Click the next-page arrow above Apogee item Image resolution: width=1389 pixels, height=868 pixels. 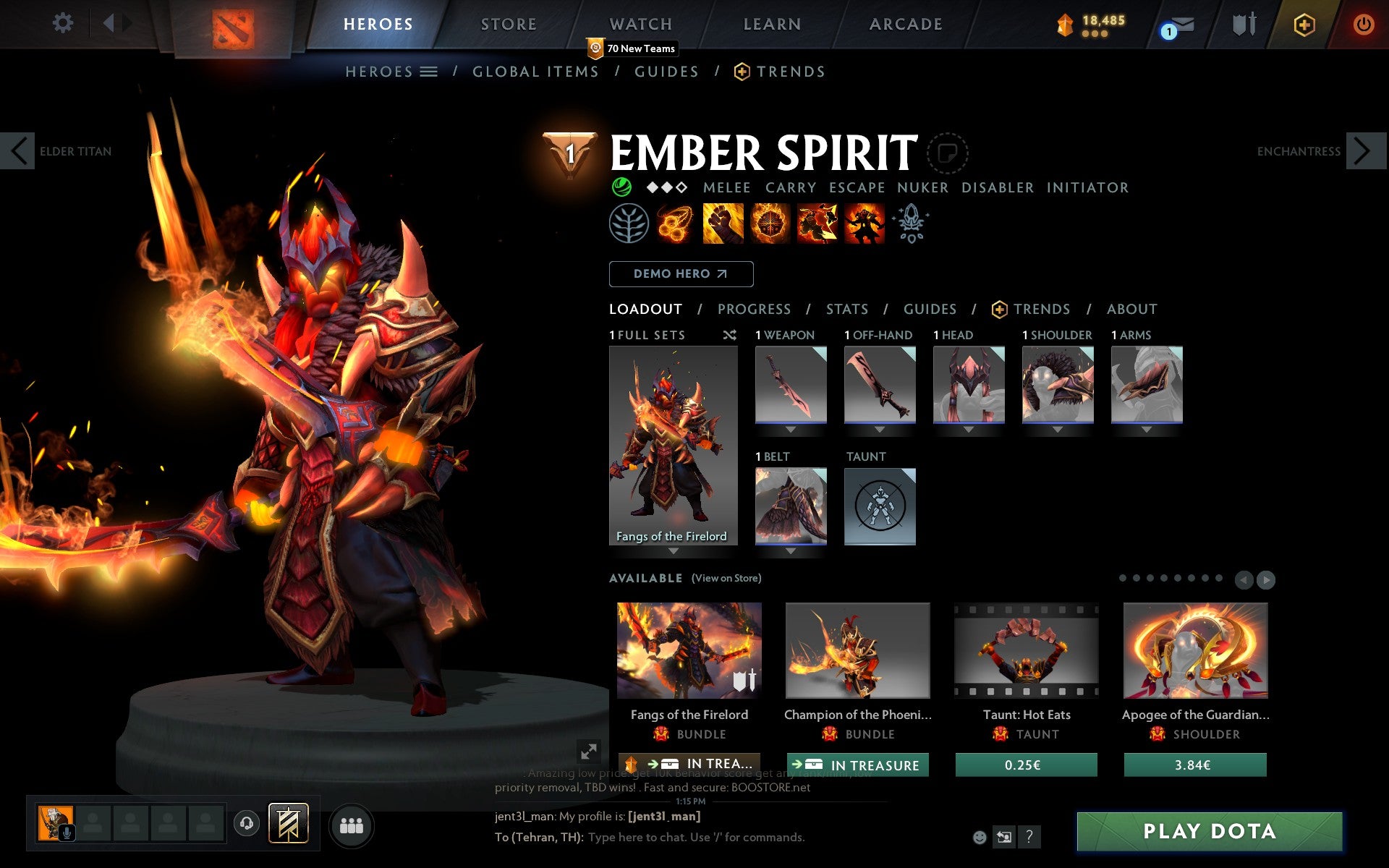tap(1265, 579)
